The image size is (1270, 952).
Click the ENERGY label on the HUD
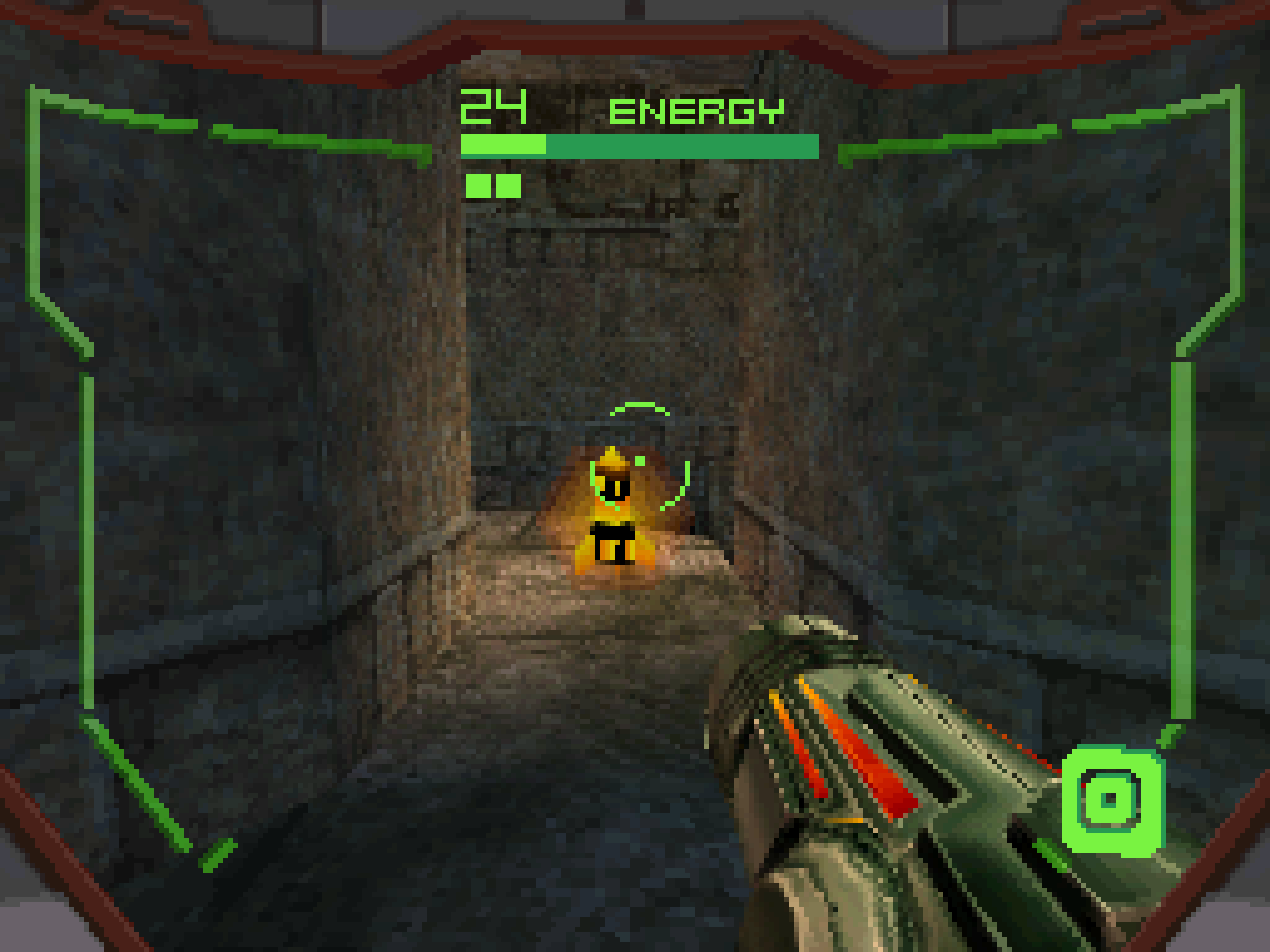pyautogui.click(x=697, y=111)
